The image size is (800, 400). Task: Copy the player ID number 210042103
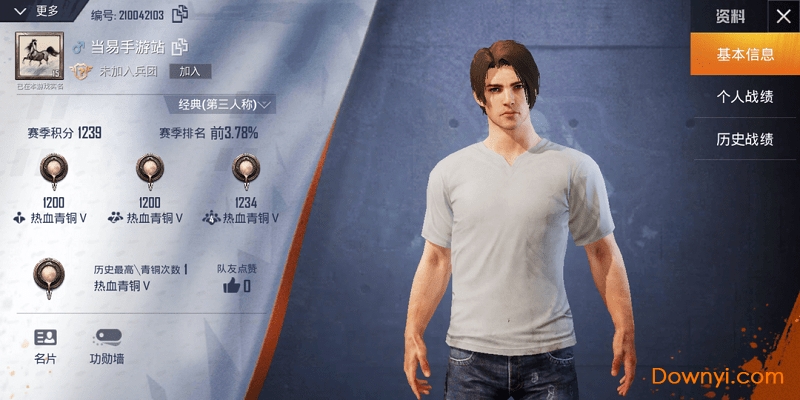tap(180, 14)
